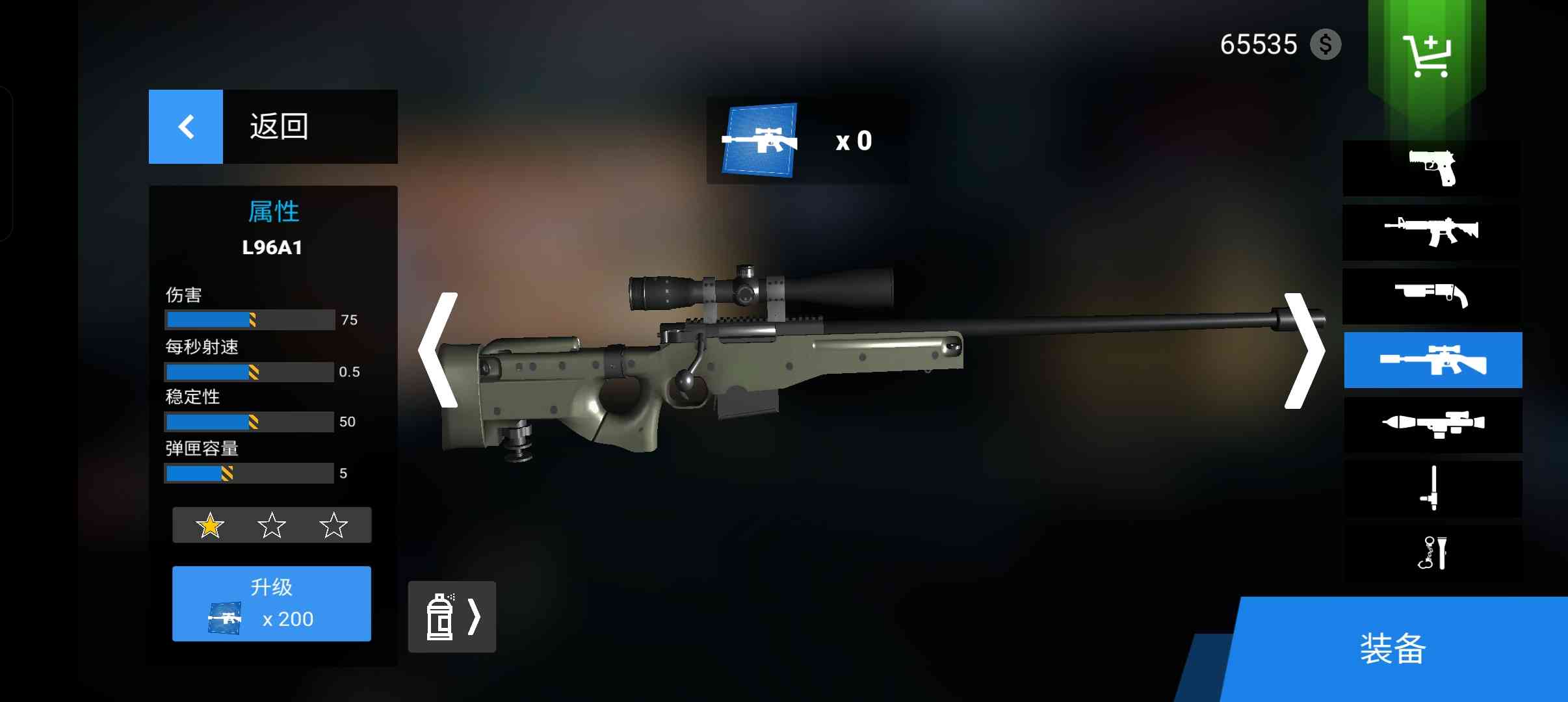Equip the weapon with 装备 button
The image size is (1568, 702).
pyautogui.click(x=1393, y=649)
